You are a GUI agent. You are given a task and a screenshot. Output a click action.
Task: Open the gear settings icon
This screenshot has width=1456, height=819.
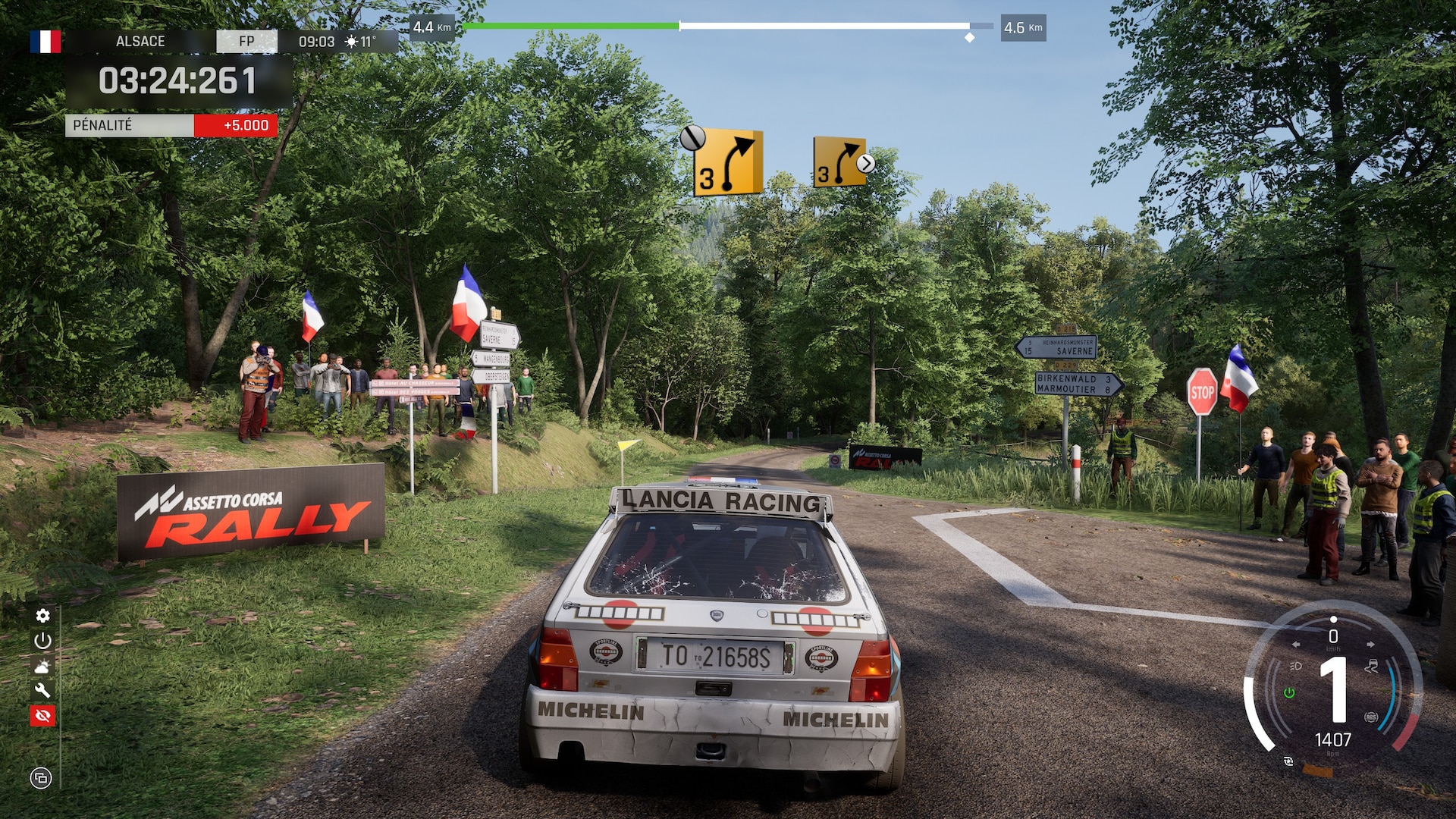pyautogui.click(x=42, y=616)
